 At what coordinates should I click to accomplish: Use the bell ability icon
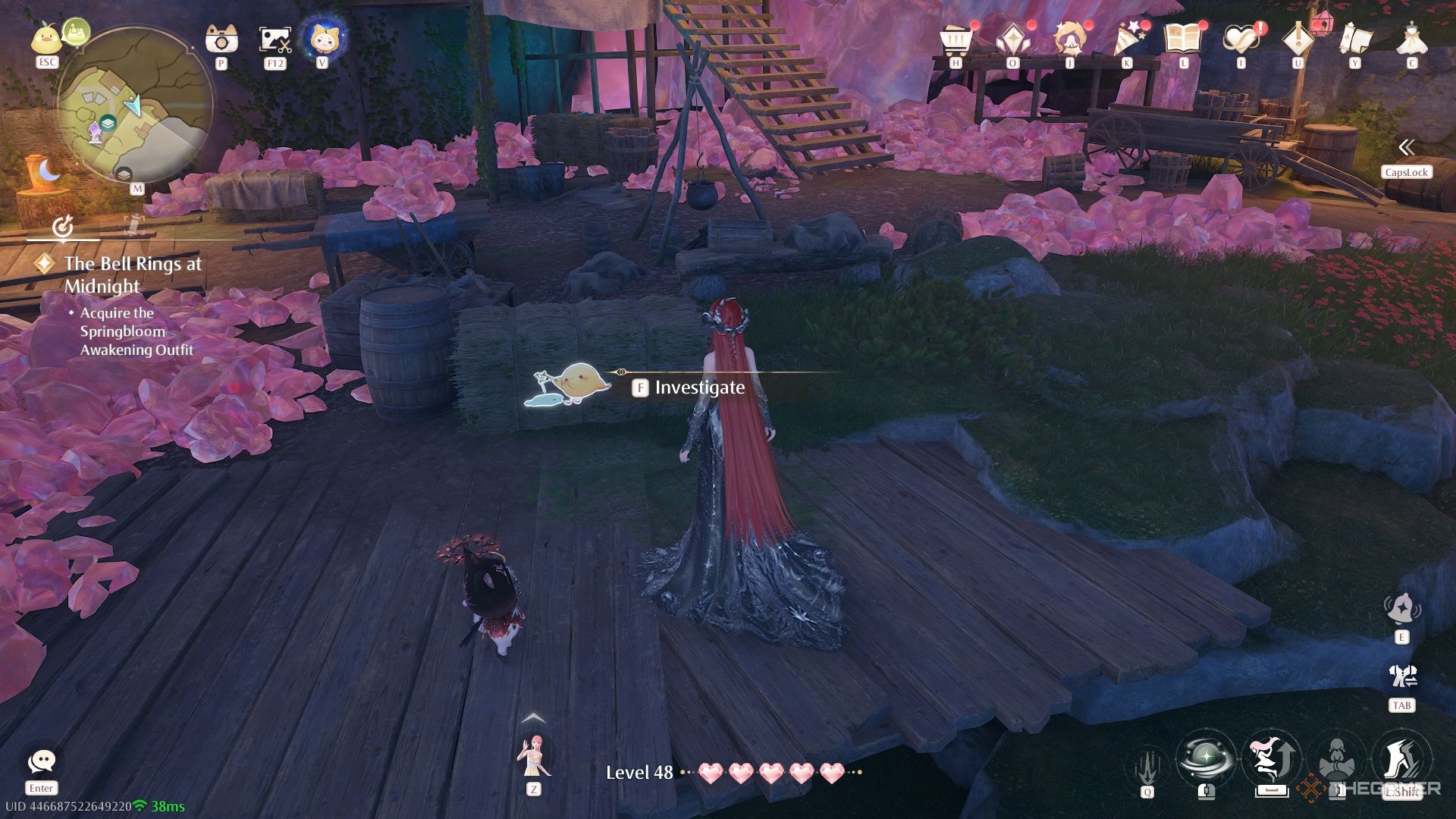pos(1401,610)
